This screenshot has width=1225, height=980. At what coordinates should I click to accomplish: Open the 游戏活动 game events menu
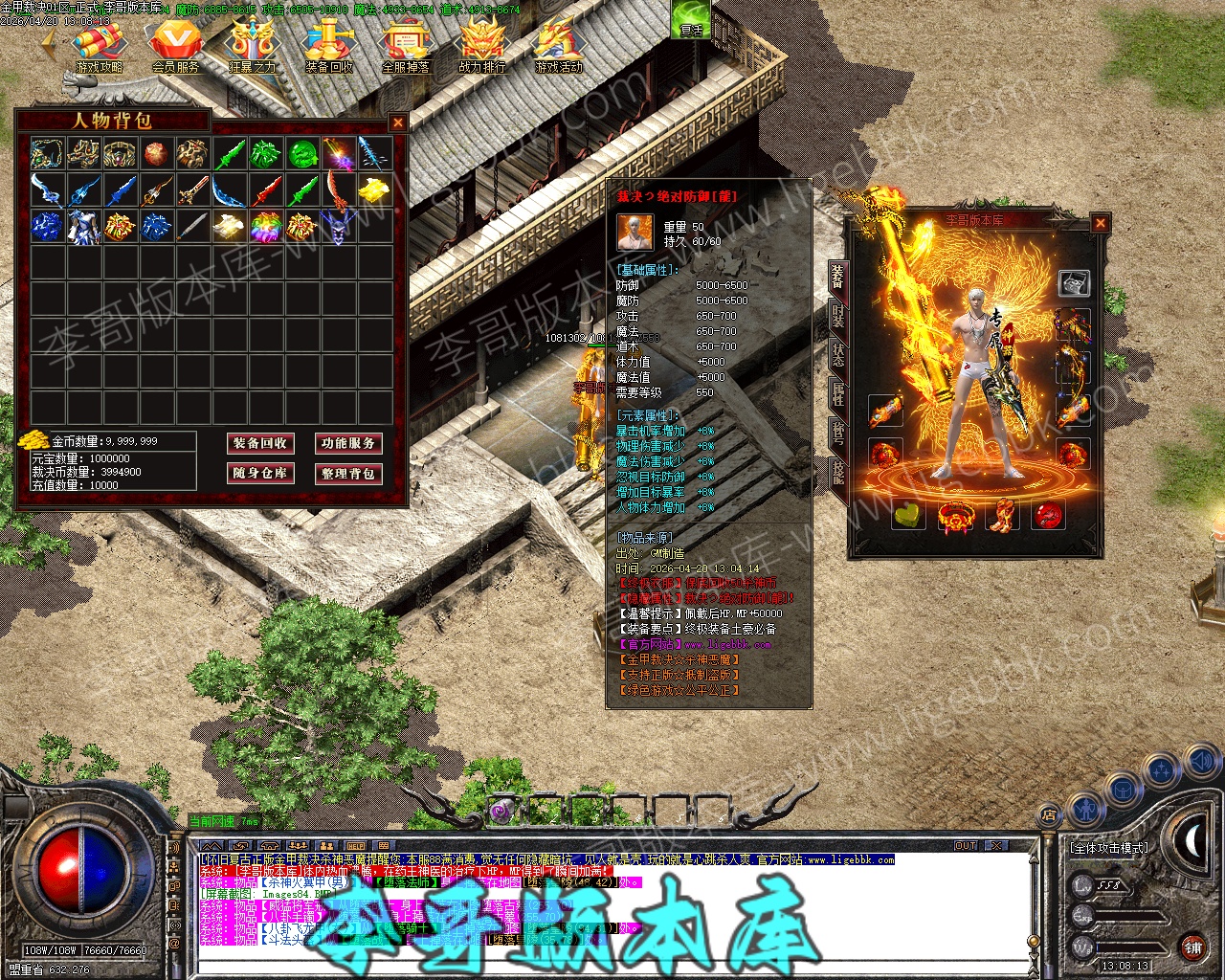coord(559,46)
